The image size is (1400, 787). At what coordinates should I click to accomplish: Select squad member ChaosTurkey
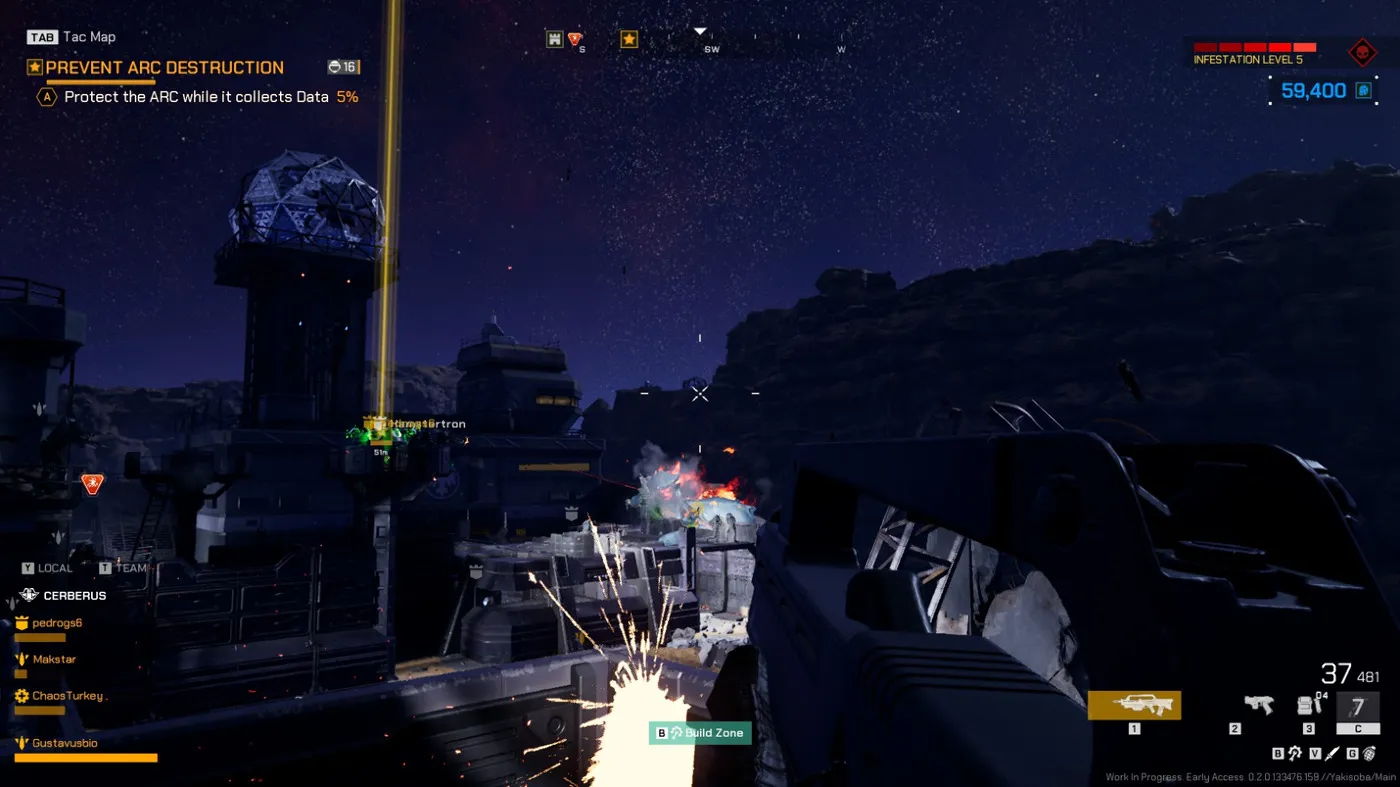(67, 695)
